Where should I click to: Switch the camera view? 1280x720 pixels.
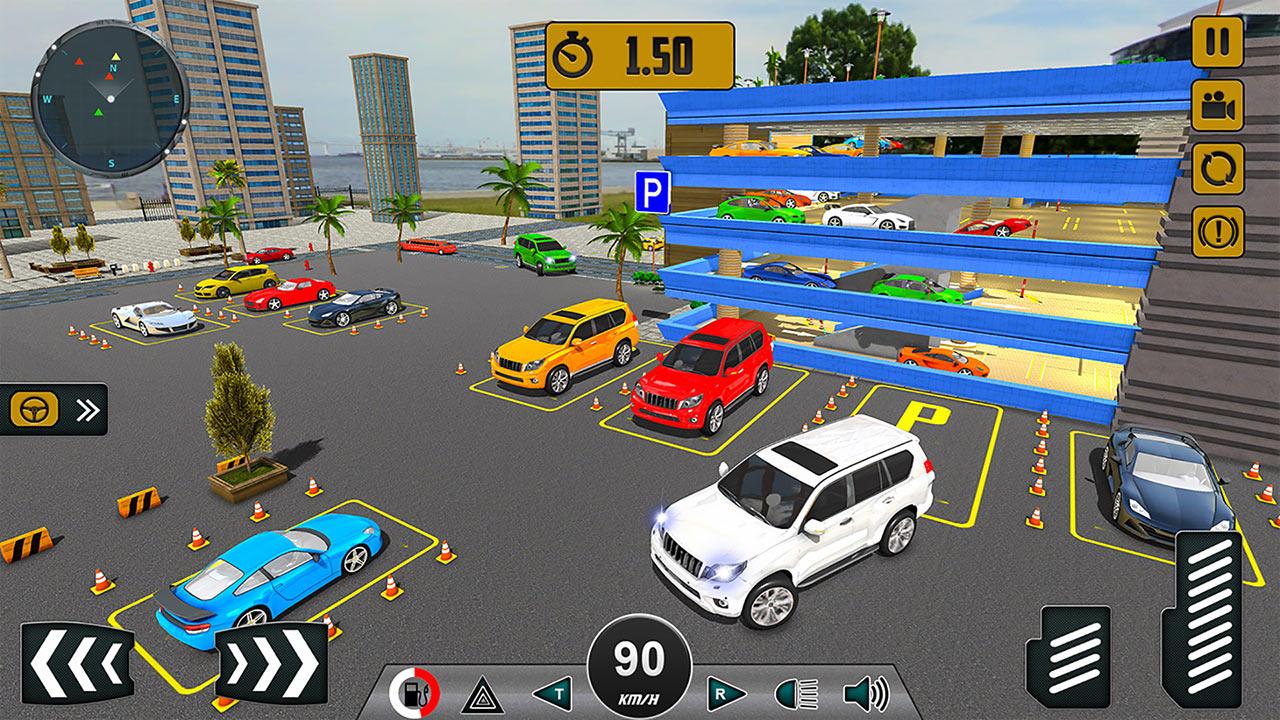click(x=1218, y=104)
